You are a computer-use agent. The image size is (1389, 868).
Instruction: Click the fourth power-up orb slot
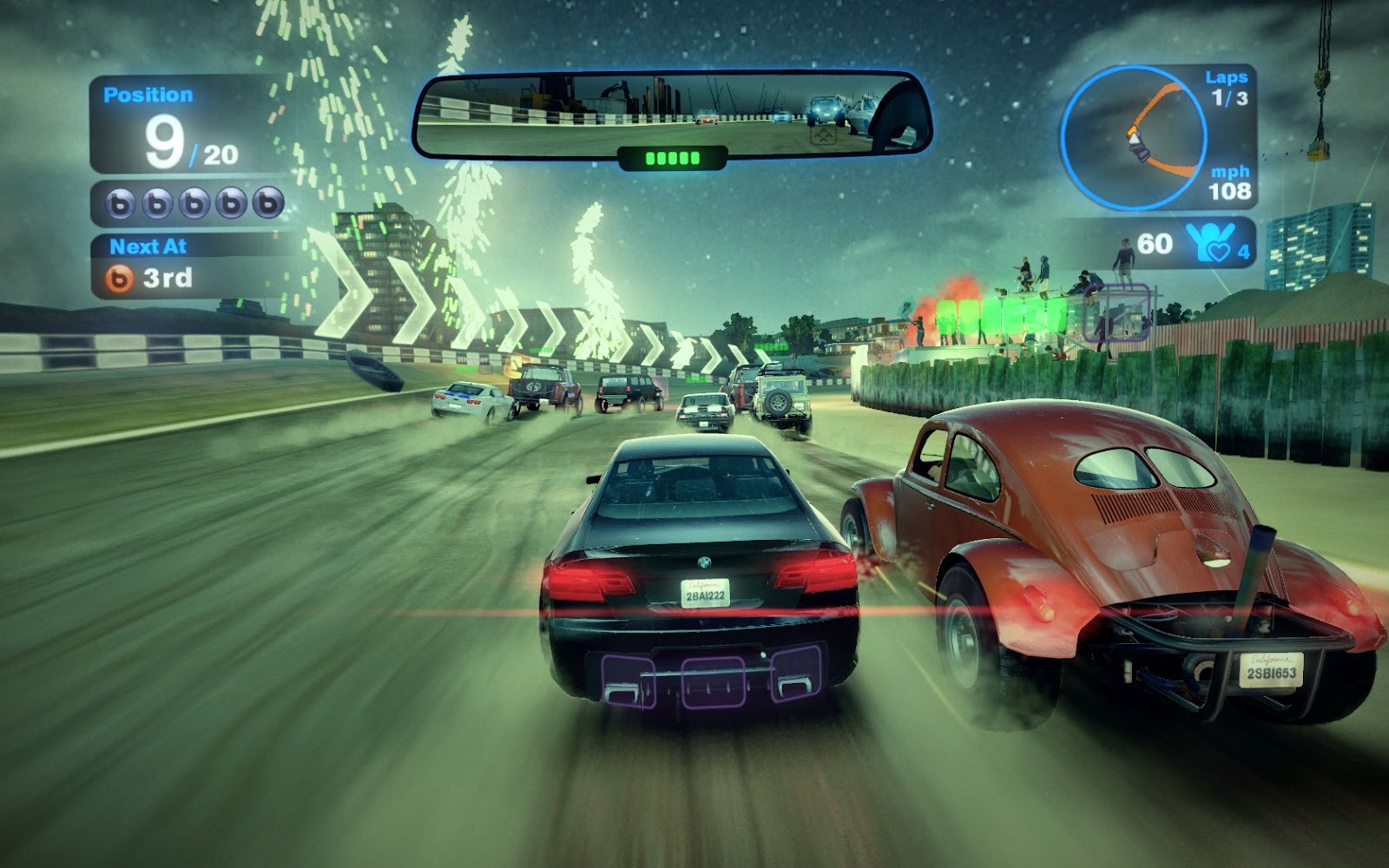click(231, 201)
